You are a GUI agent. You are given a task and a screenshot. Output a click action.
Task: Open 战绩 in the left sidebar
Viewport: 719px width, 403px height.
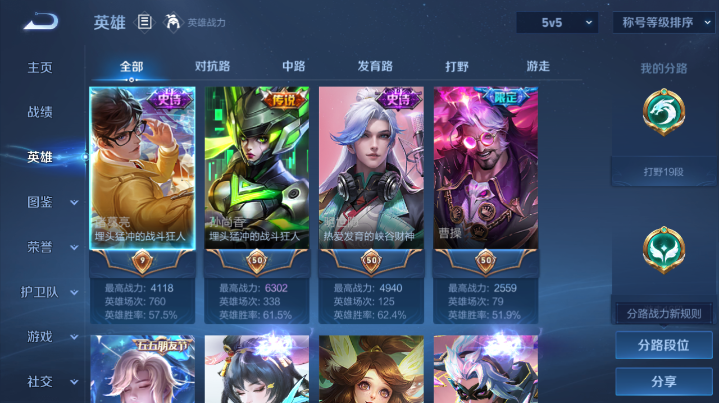click(40, 112)
